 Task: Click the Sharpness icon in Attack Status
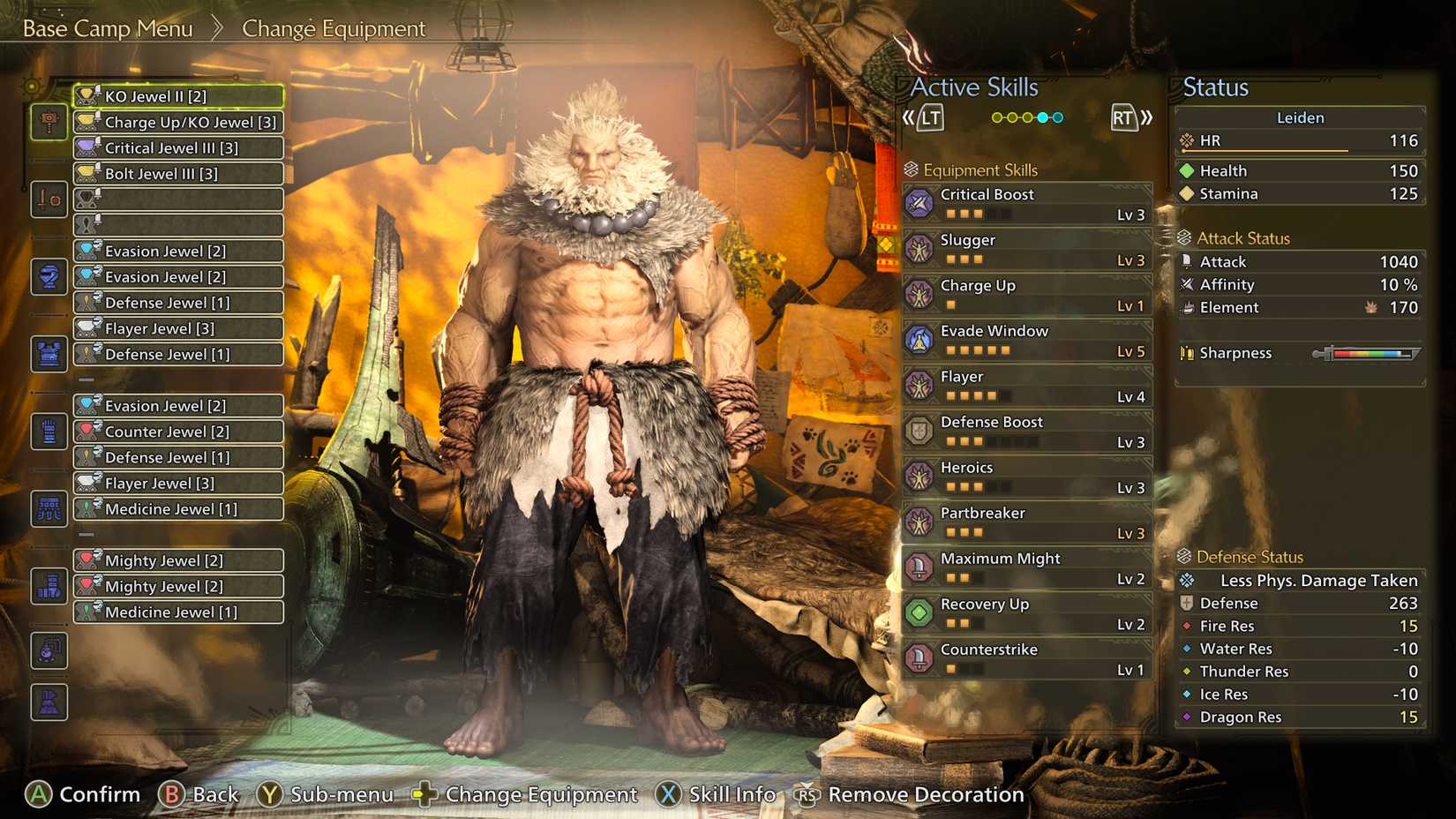[x=1187, y=353]
